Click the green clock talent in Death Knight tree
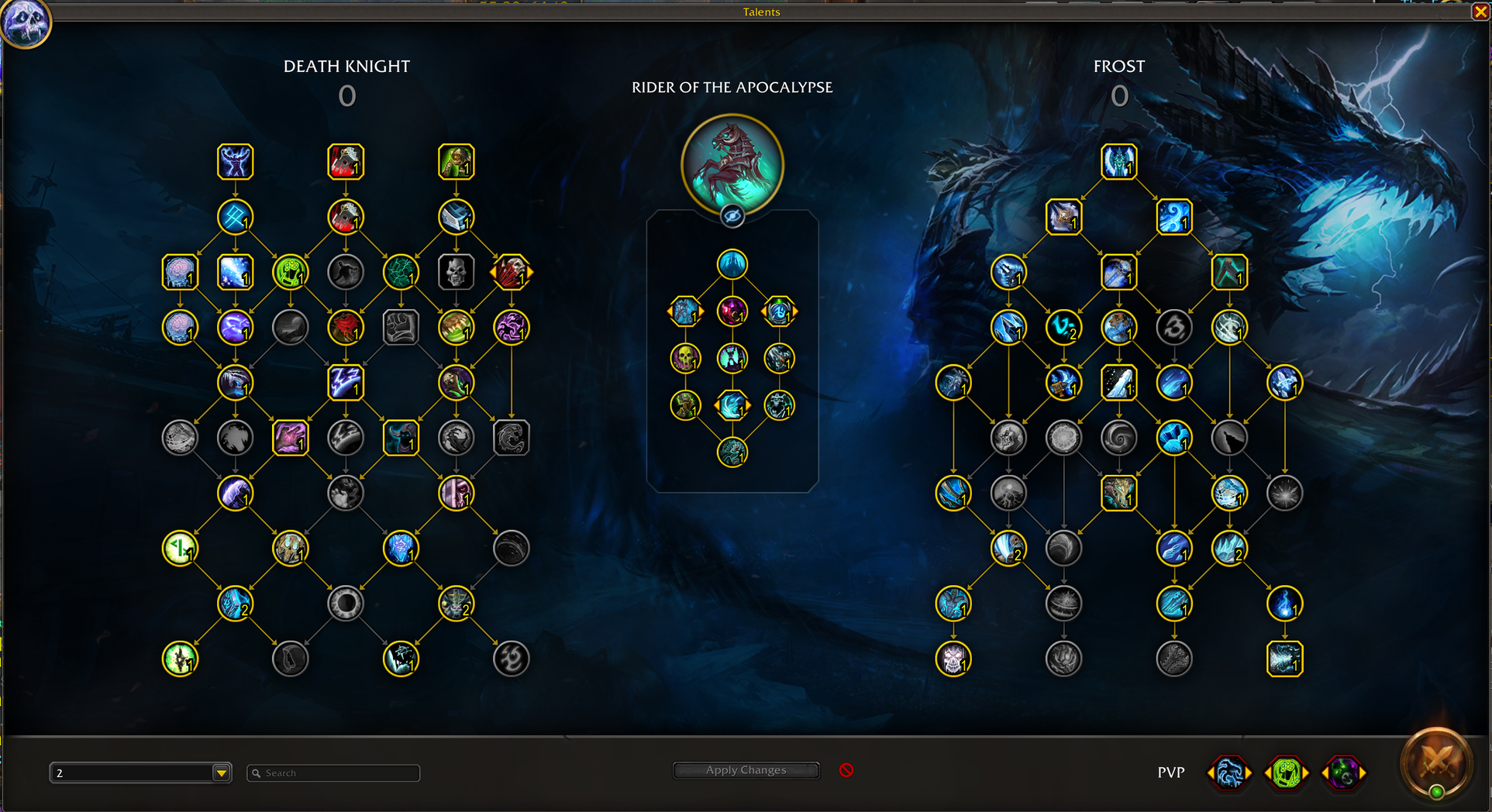This screenshot has height=812, width=1492. pyautogui.click(x=180, y=549)
